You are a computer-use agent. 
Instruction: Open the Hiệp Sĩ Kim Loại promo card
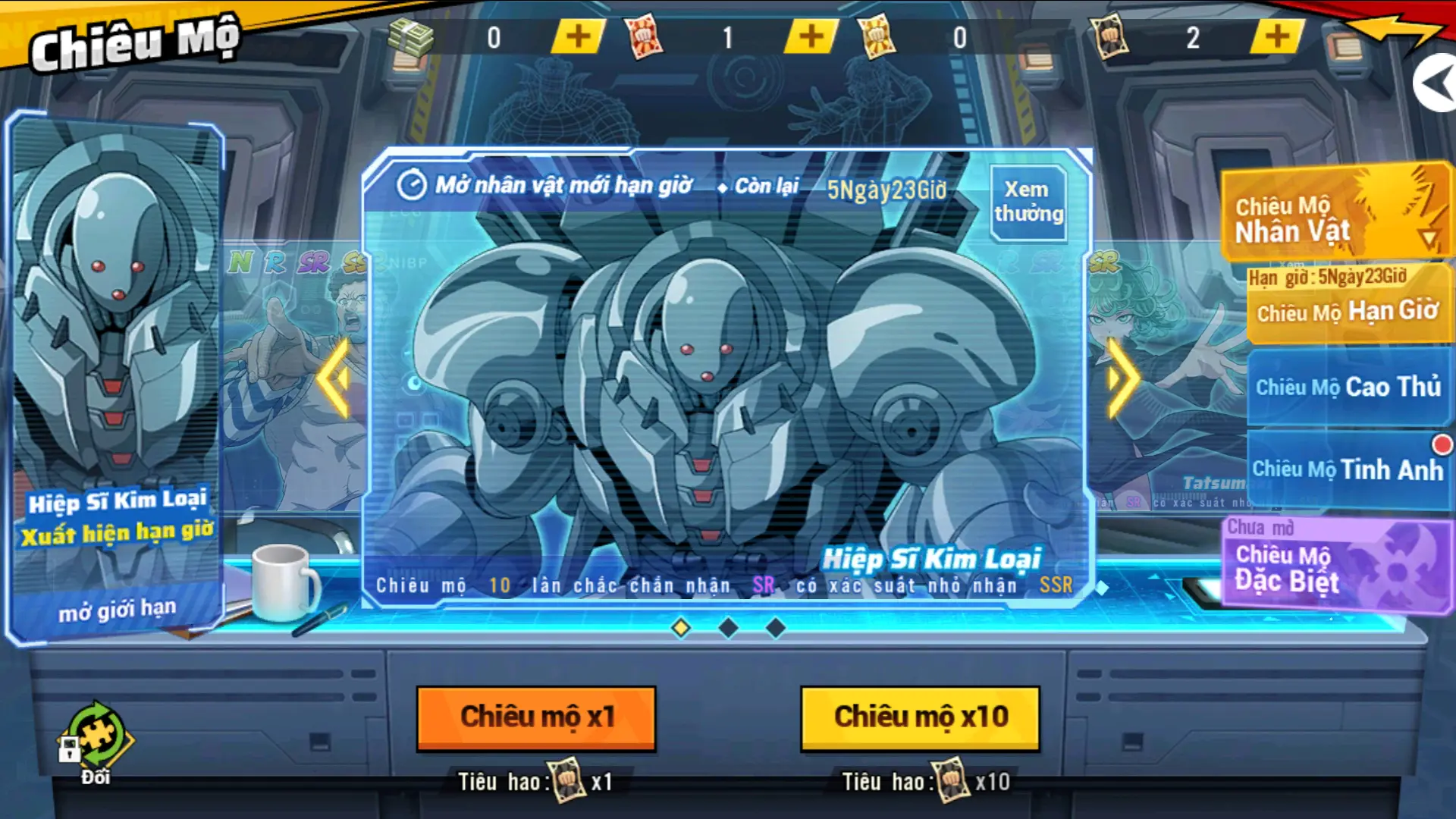pos(116,379)
